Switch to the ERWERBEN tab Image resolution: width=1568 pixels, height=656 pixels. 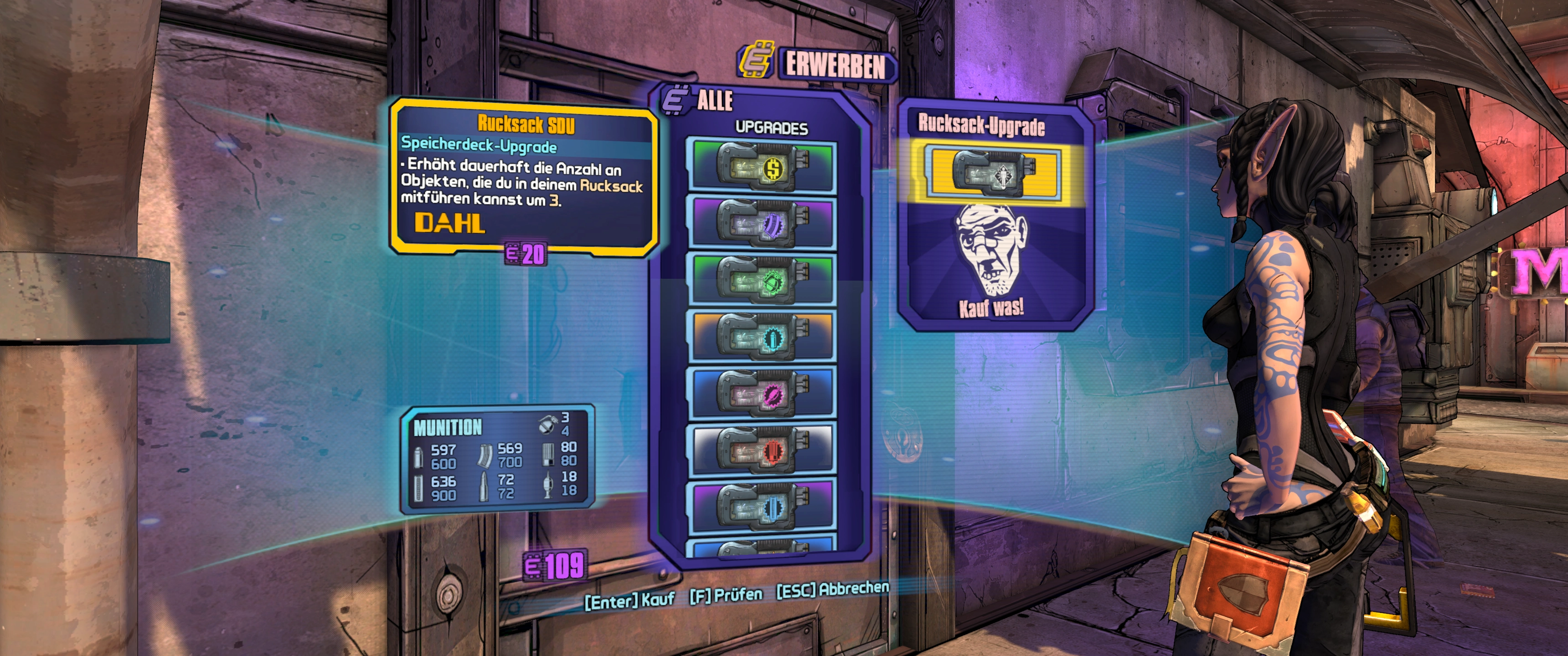tap(835, 65)
